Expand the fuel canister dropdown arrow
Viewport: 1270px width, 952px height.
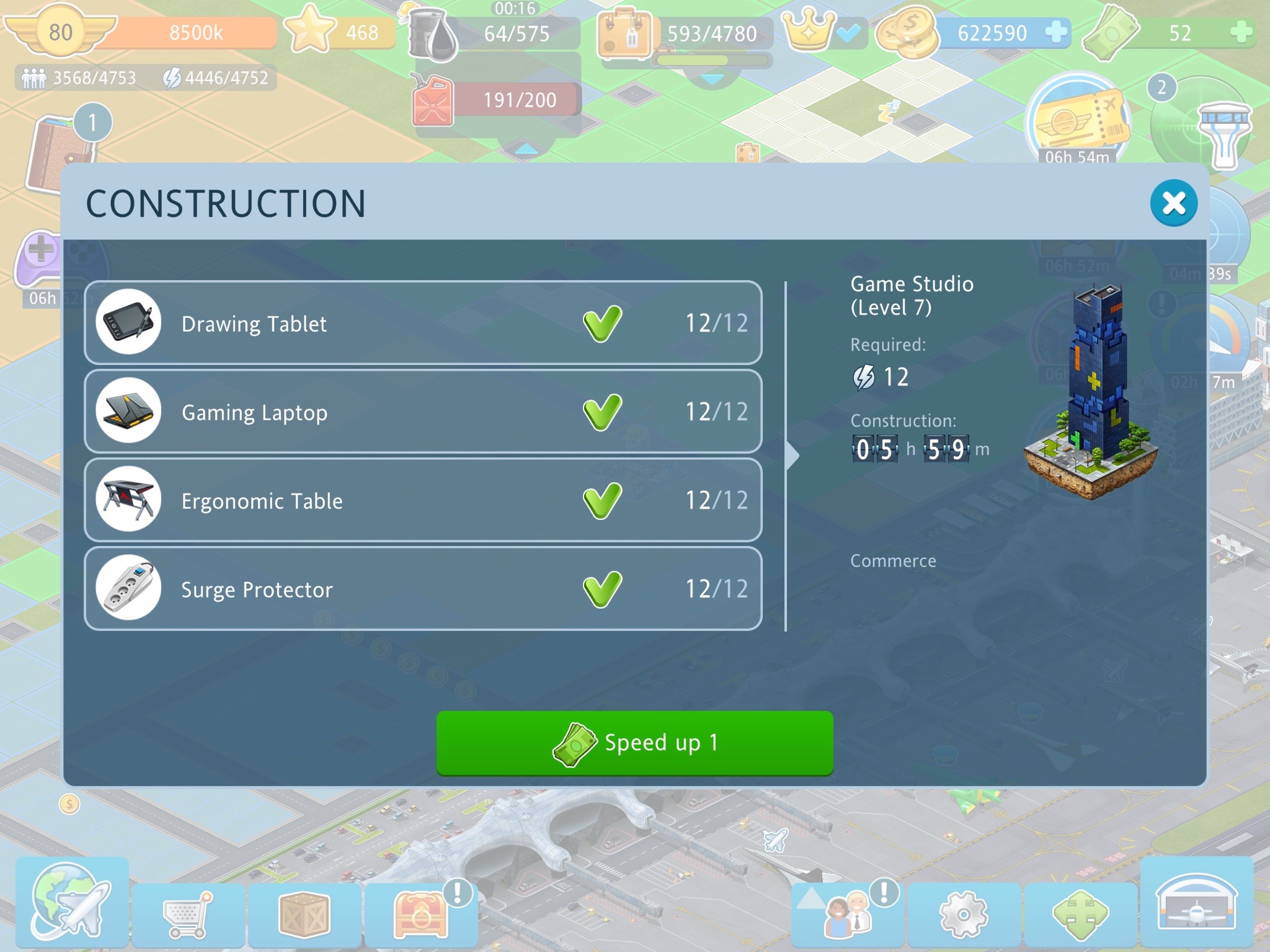526,148
